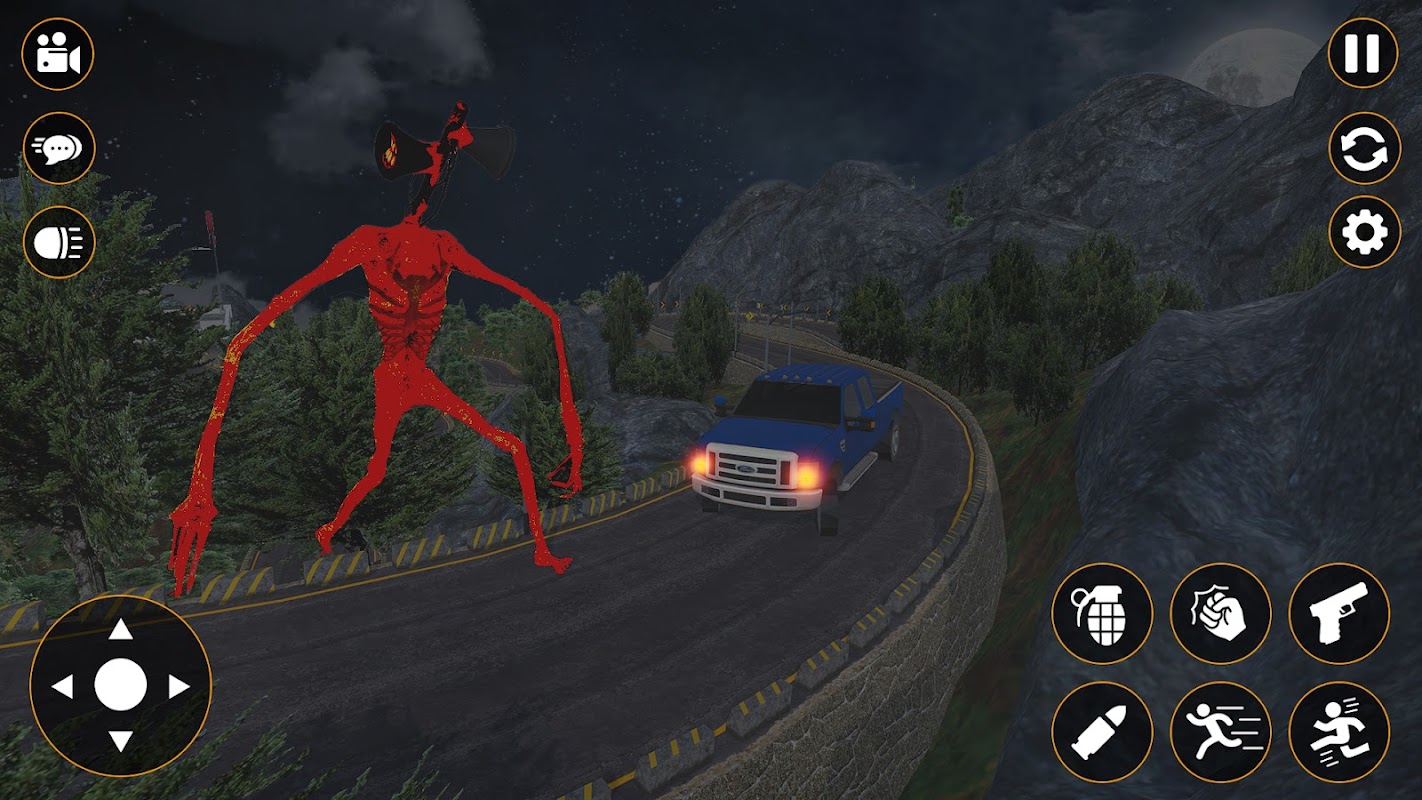Use the fist punch attack
1422x800 pixels.
(x=1220, y=613)
